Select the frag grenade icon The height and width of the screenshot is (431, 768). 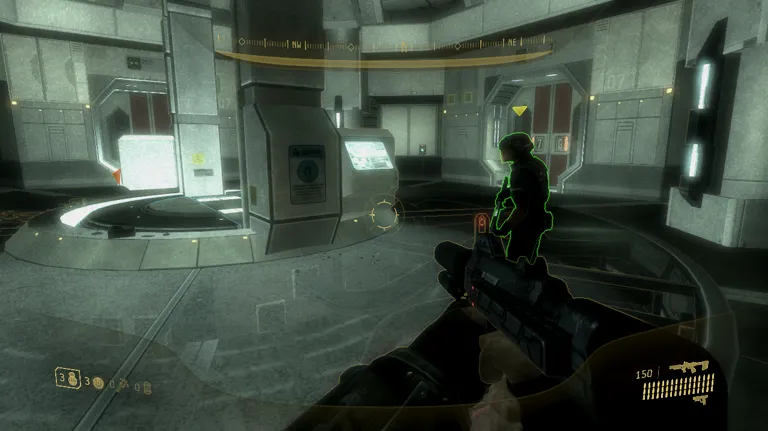point(72,378)
